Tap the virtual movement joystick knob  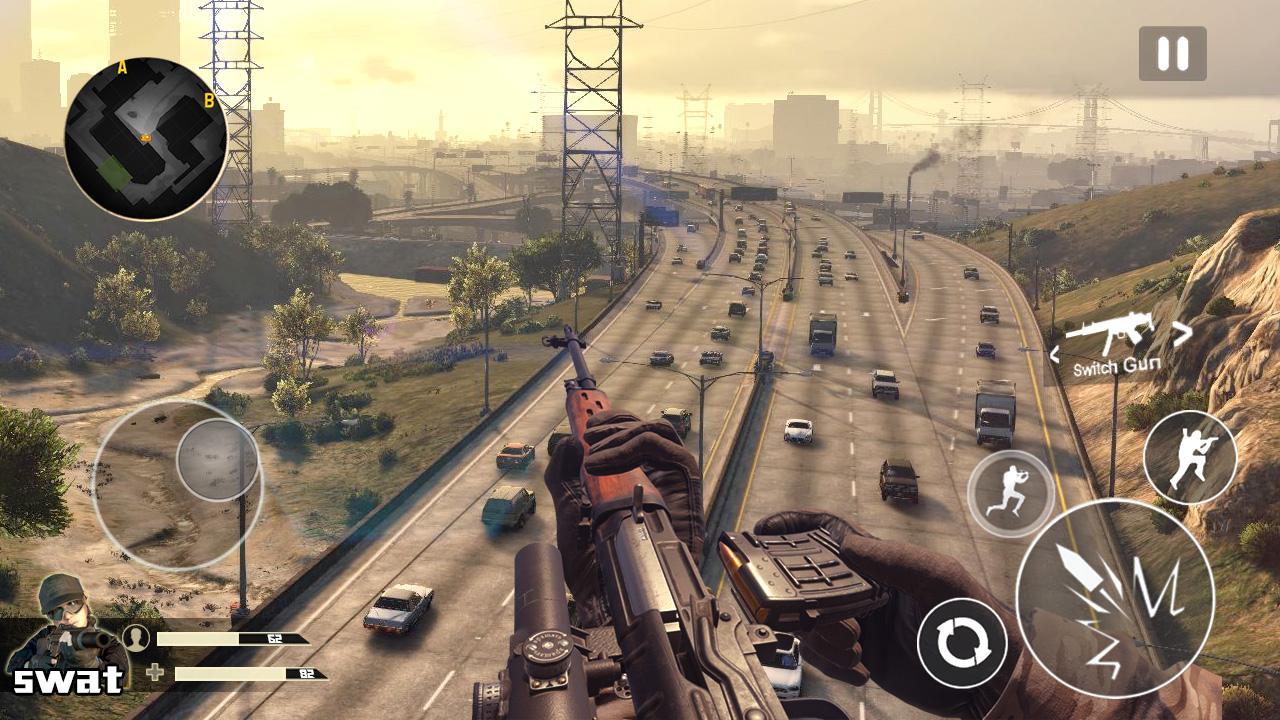click(x=218, y=460)
